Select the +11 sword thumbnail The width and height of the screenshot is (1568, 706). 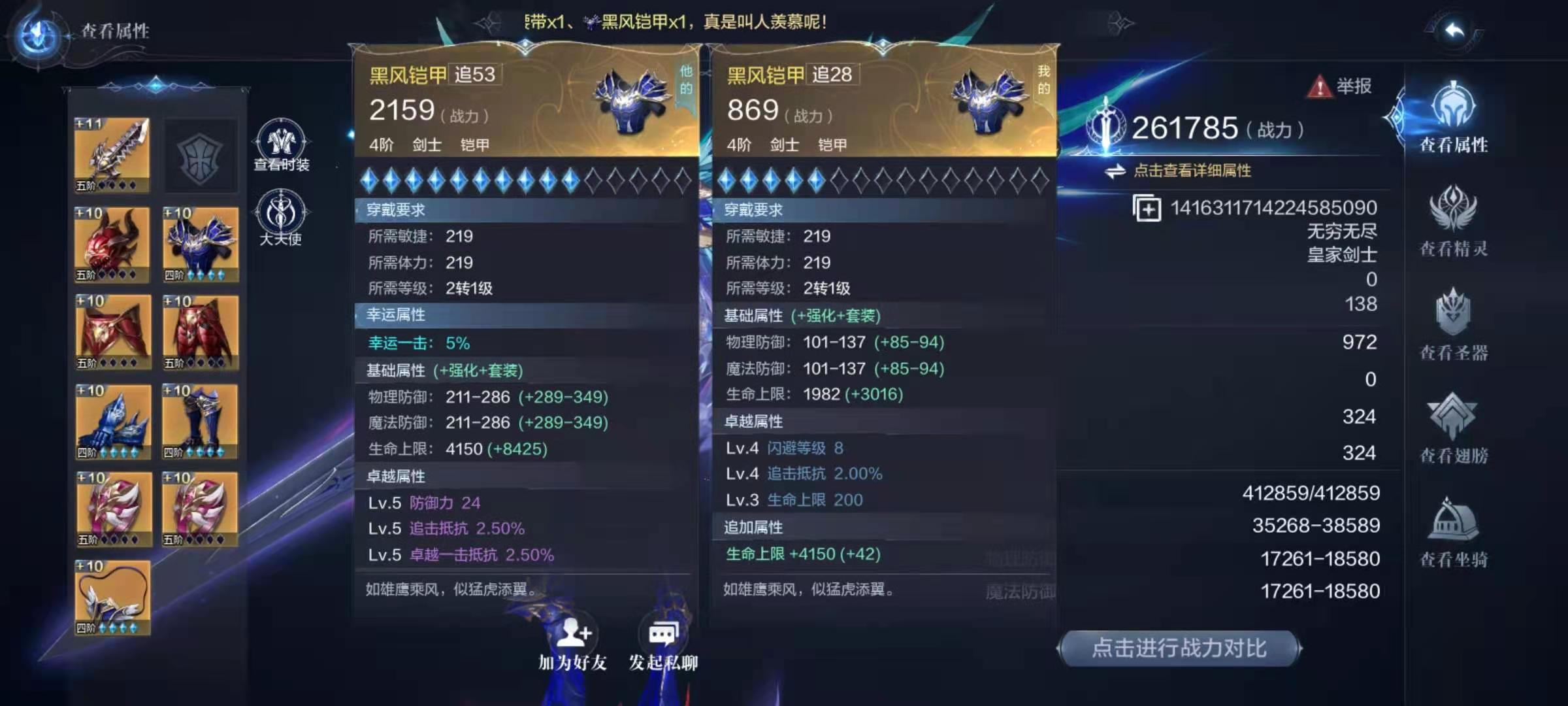pyautogui.click(x=111, y=155)
